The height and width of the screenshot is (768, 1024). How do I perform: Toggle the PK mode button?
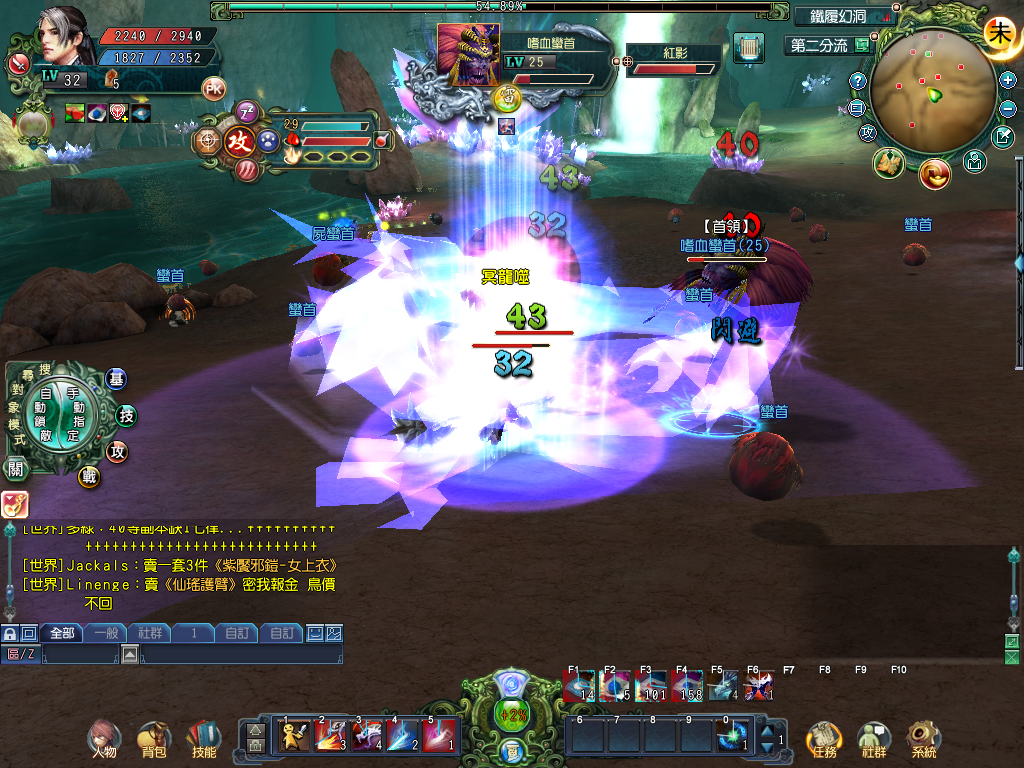click(214, 88)
